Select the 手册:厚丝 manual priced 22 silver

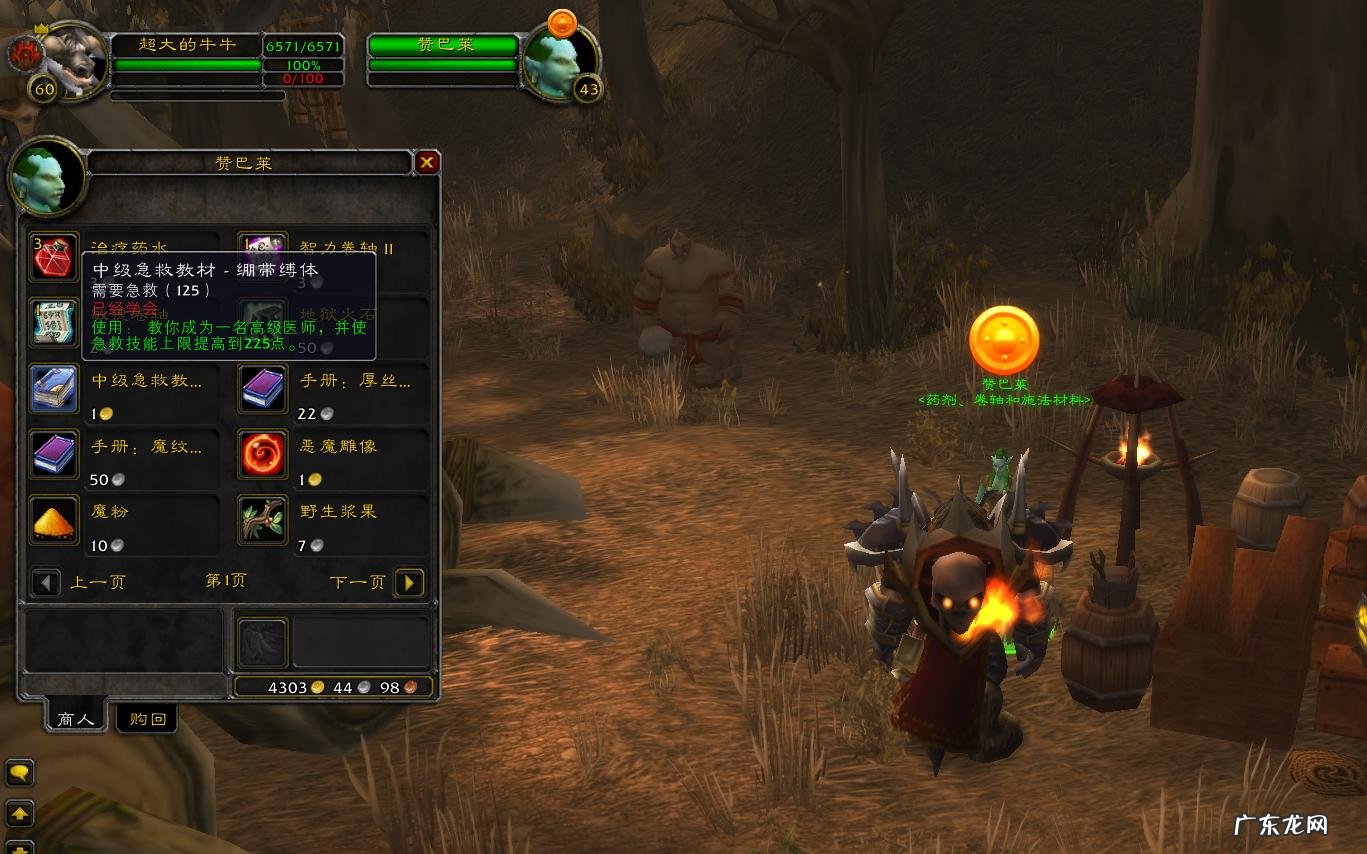click(x=263, y=389)
